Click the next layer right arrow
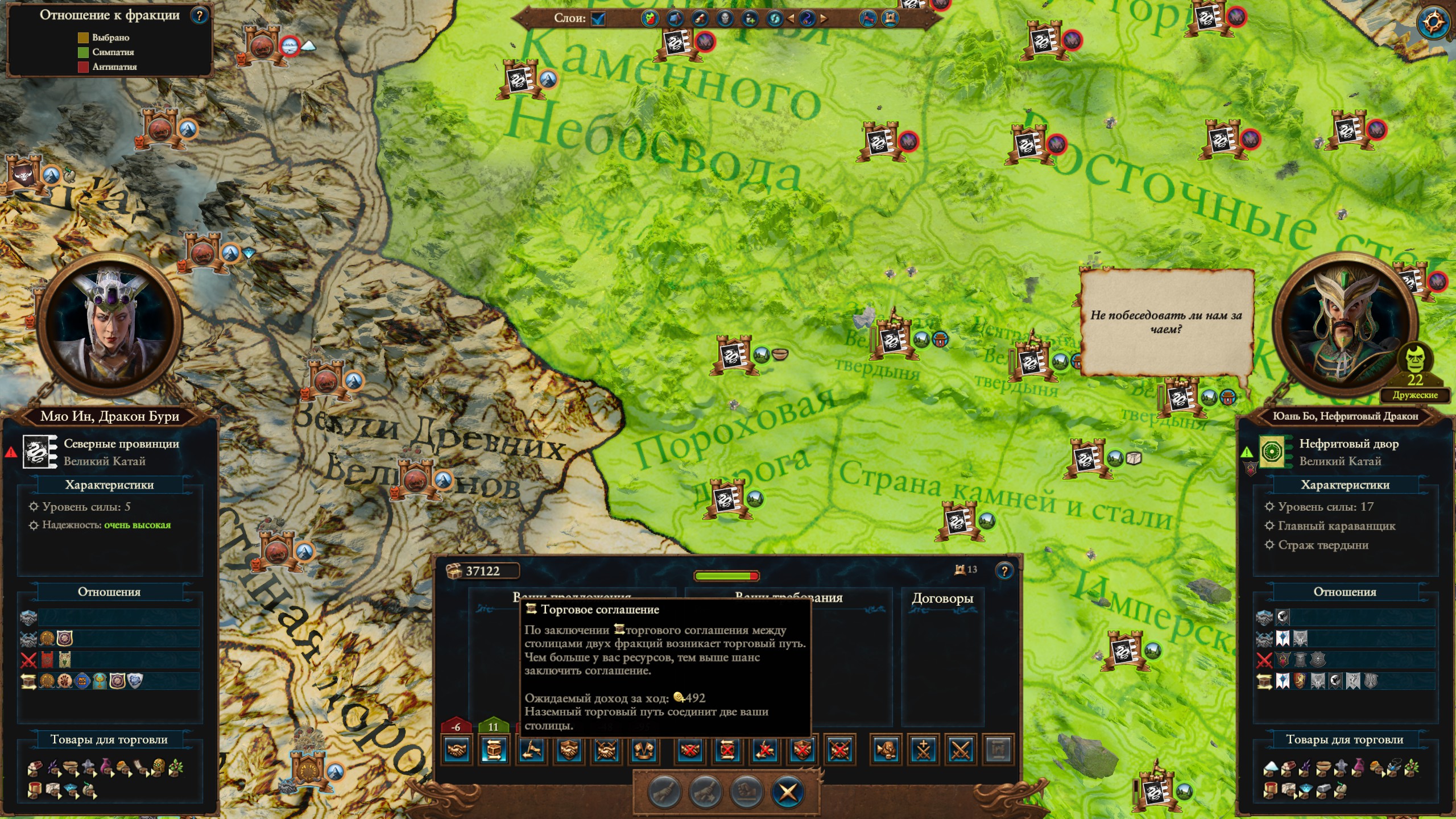Viewport: 1456px width, 819px height. 824,19
